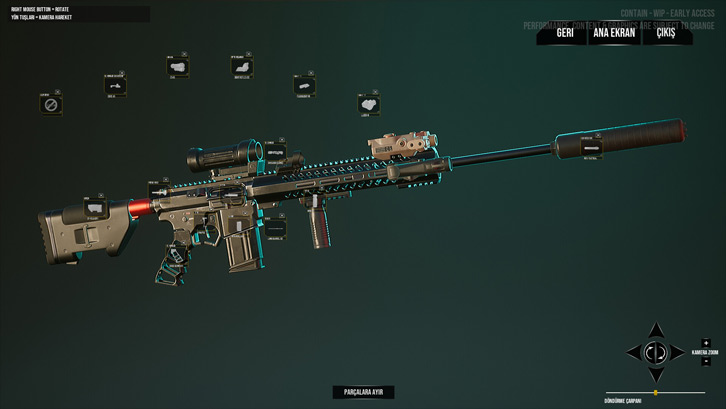Zoom the camera in with the plus button
The width and height of the screenshot is (726, 409).
706,343
